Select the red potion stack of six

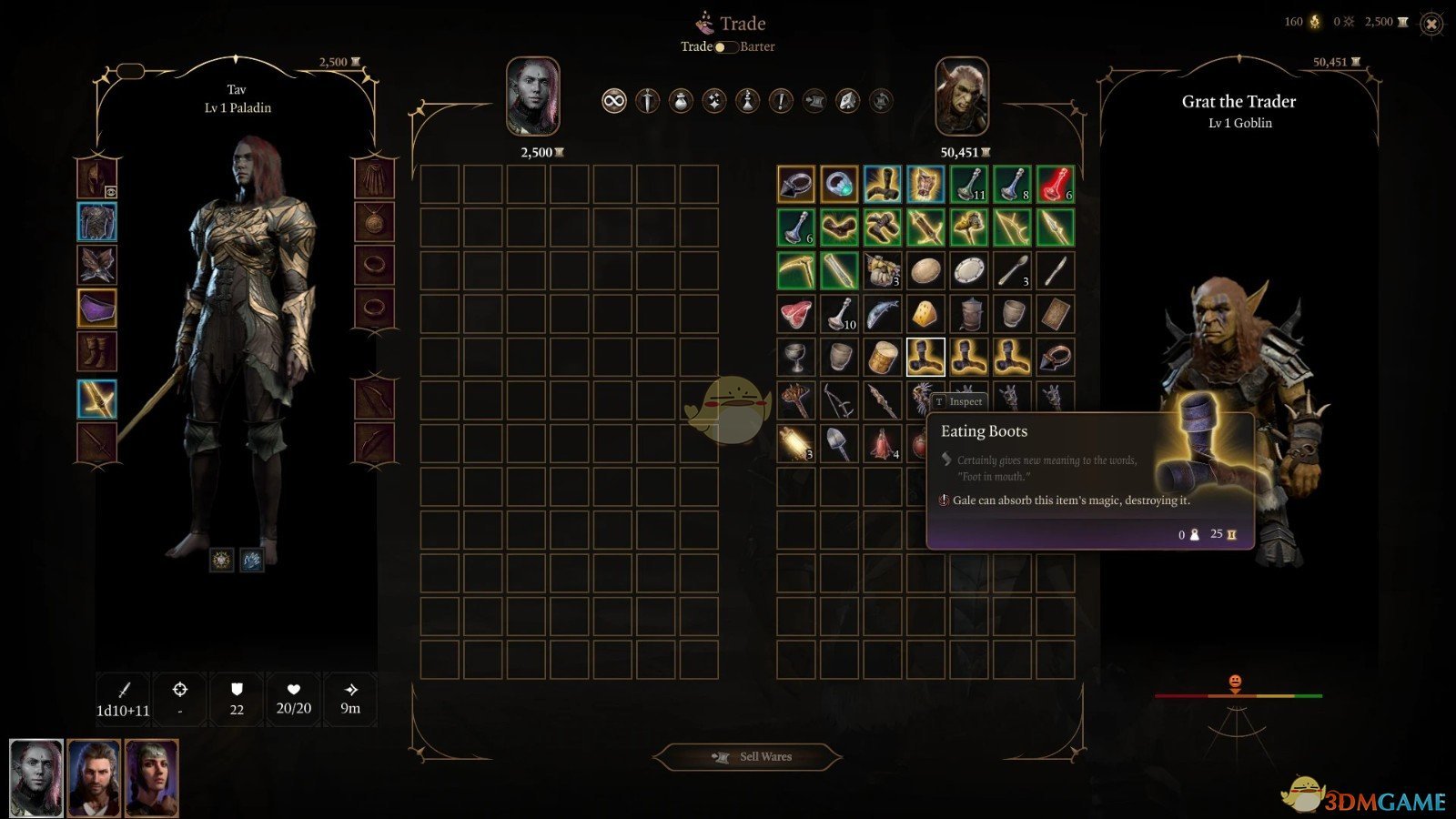click(1055, 184)
